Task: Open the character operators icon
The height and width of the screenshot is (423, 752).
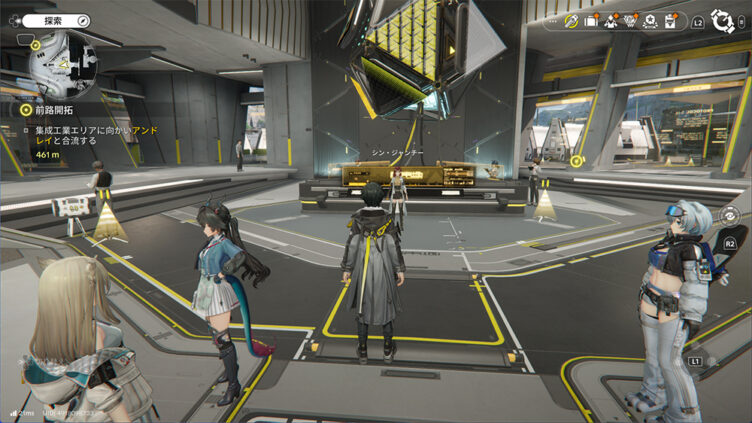Action: (x=611, y=20)
